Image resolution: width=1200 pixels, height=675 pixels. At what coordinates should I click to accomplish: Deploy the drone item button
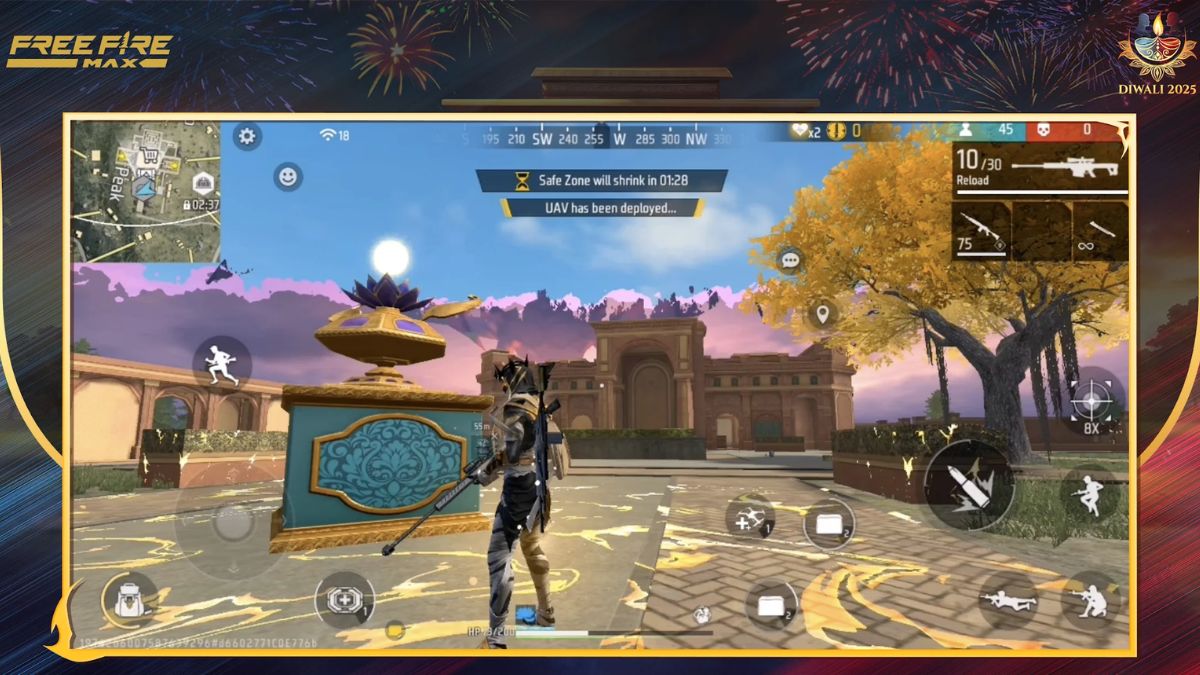750,519
